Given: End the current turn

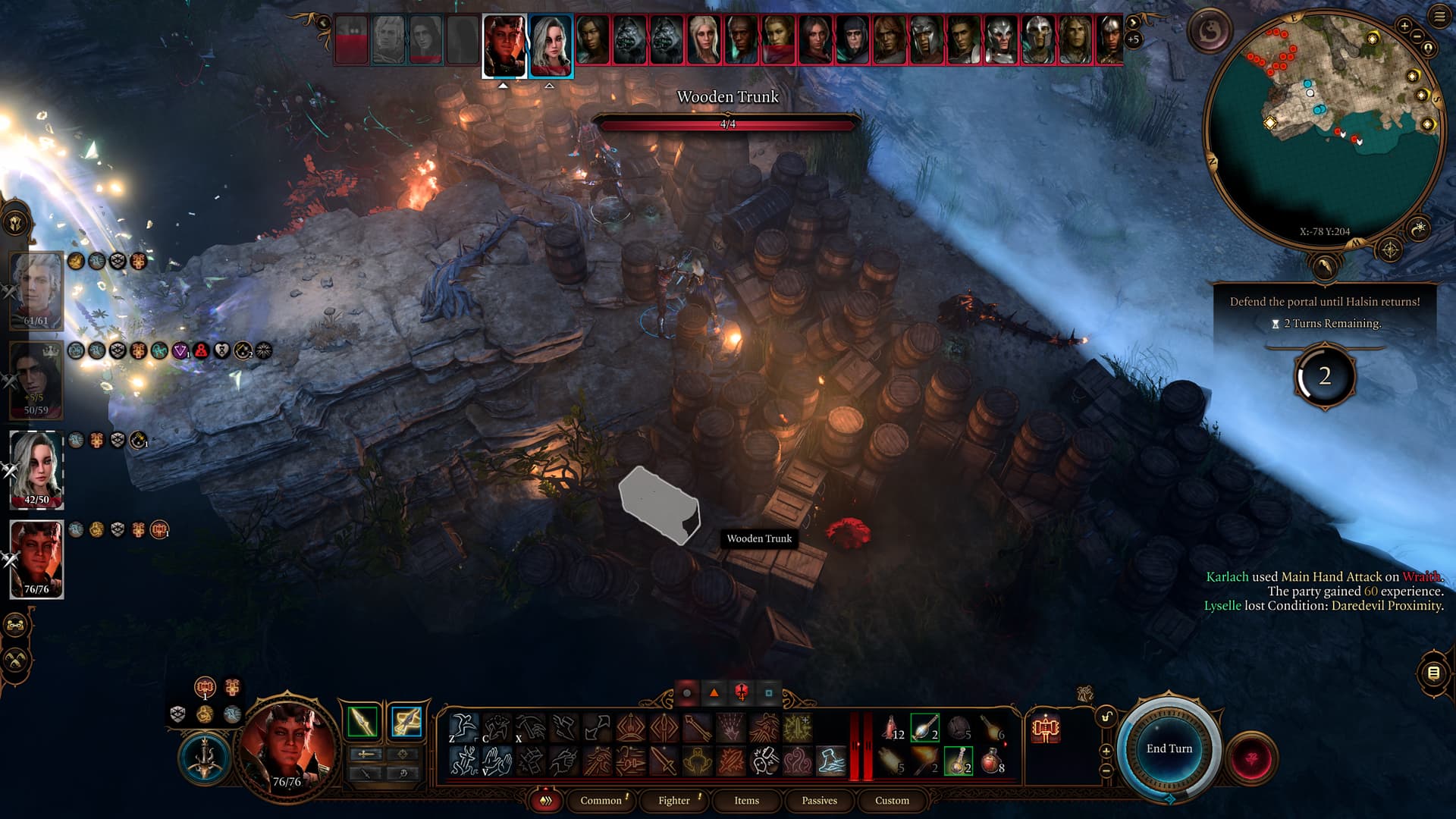Looking at the screenshot, I should click(x=1169, y=748).
